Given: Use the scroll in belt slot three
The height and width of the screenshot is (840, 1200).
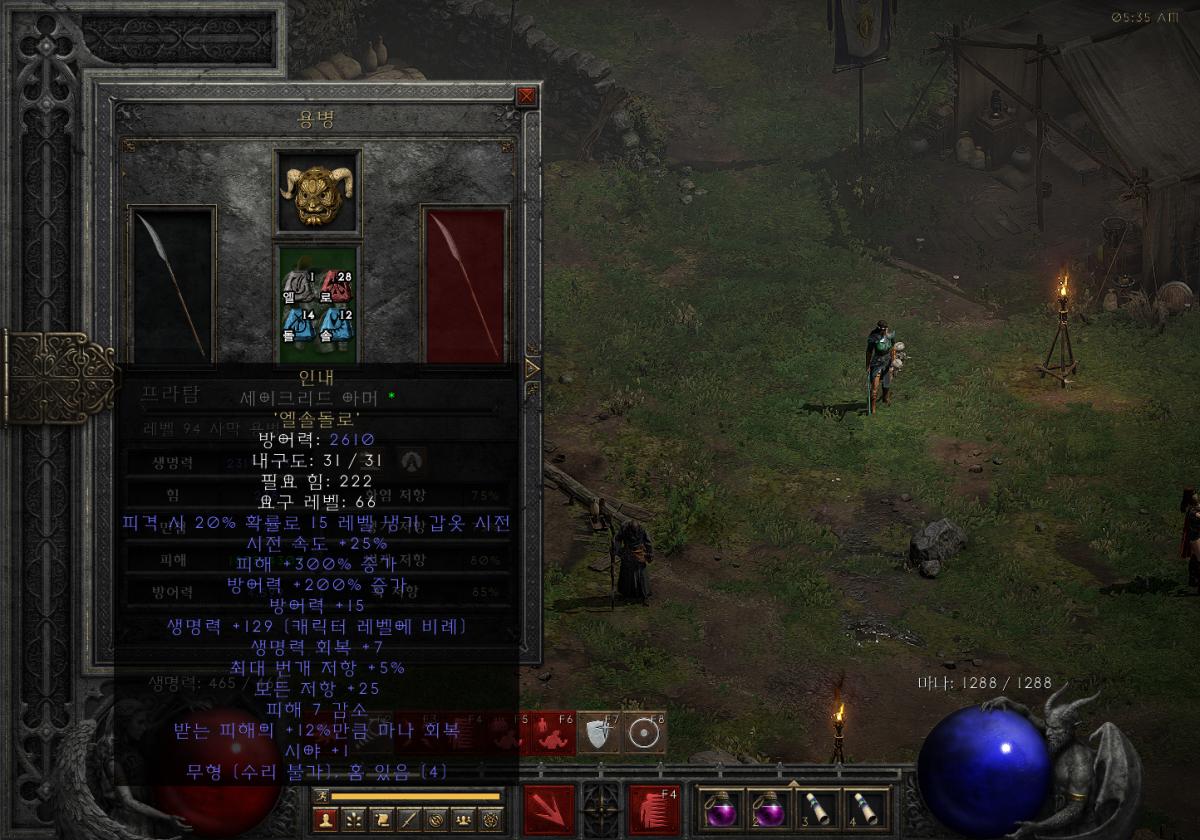Looking at the screenshot, I should (x=816, y=809).
